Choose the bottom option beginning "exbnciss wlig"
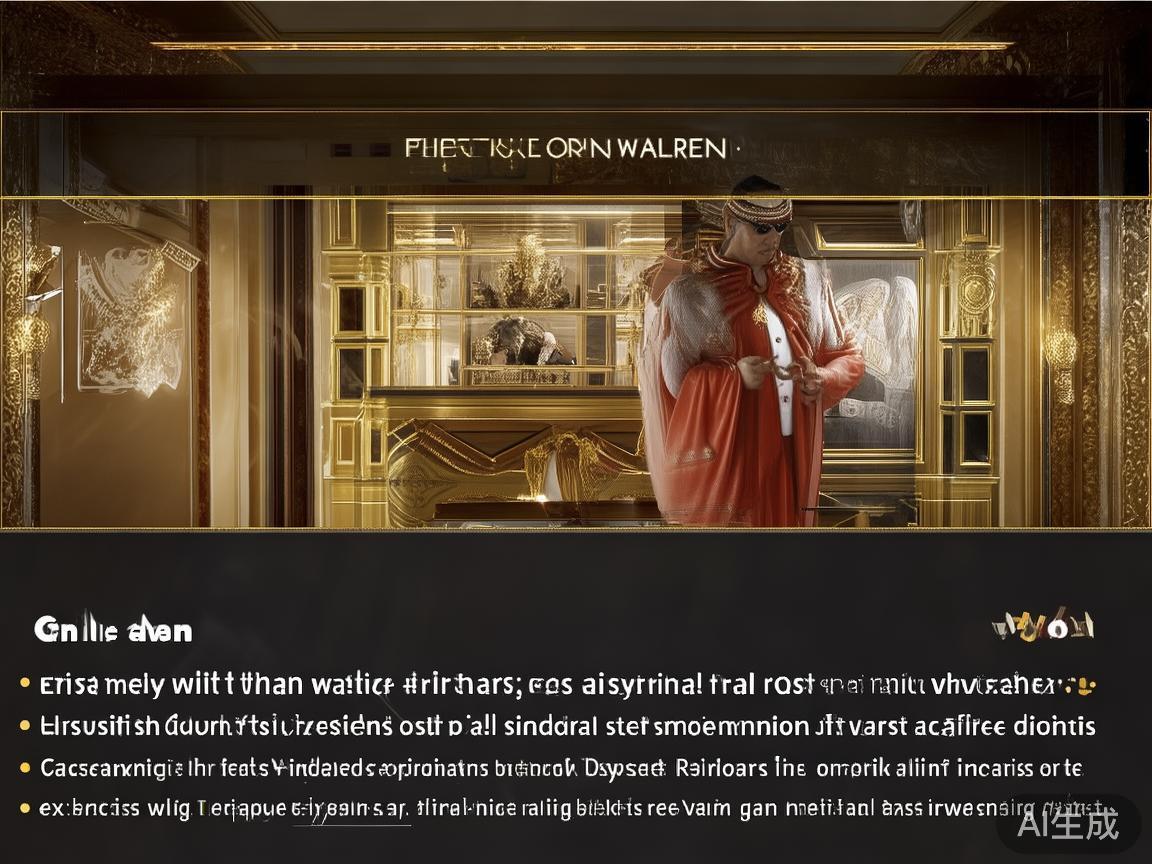 point(560,808)
